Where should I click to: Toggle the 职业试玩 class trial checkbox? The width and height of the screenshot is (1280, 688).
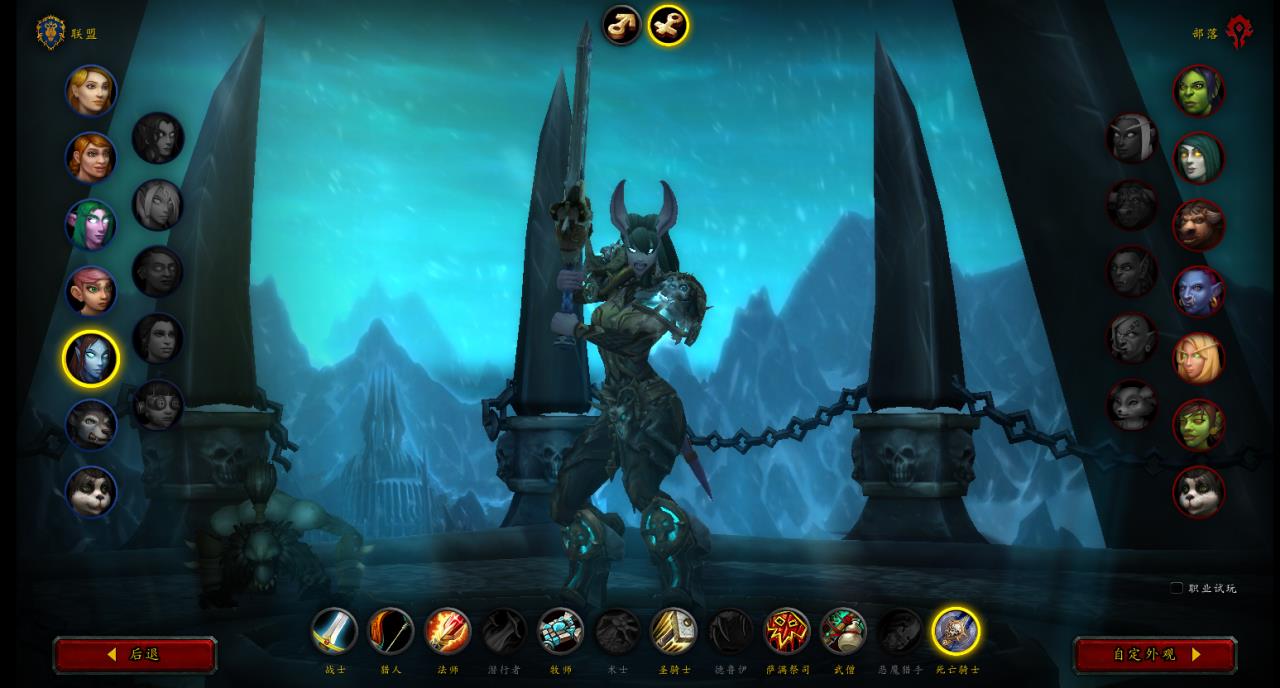pos(1176,588)
